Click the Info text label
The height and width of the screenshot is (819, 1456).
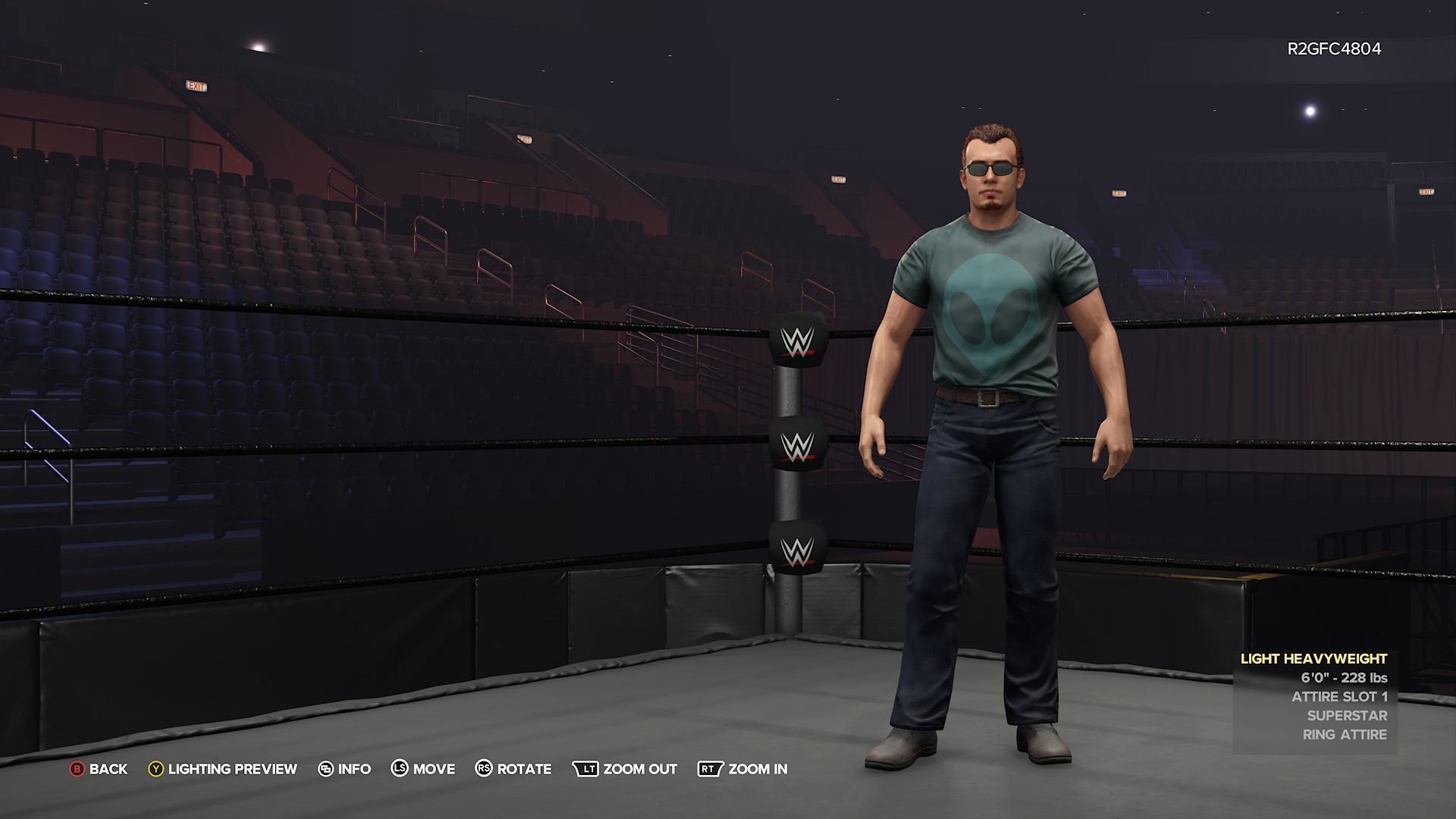(x=353, y=769)
